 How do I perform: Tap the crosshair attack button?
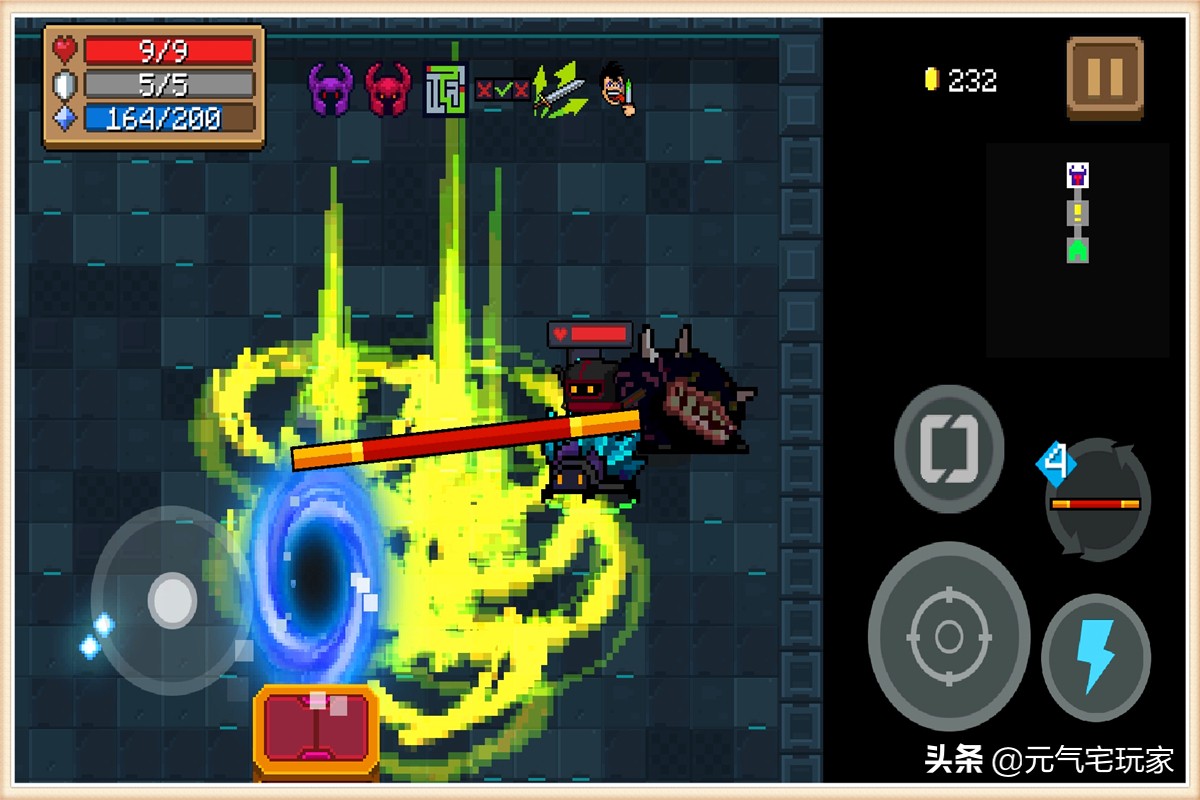(x=948, y=635)
